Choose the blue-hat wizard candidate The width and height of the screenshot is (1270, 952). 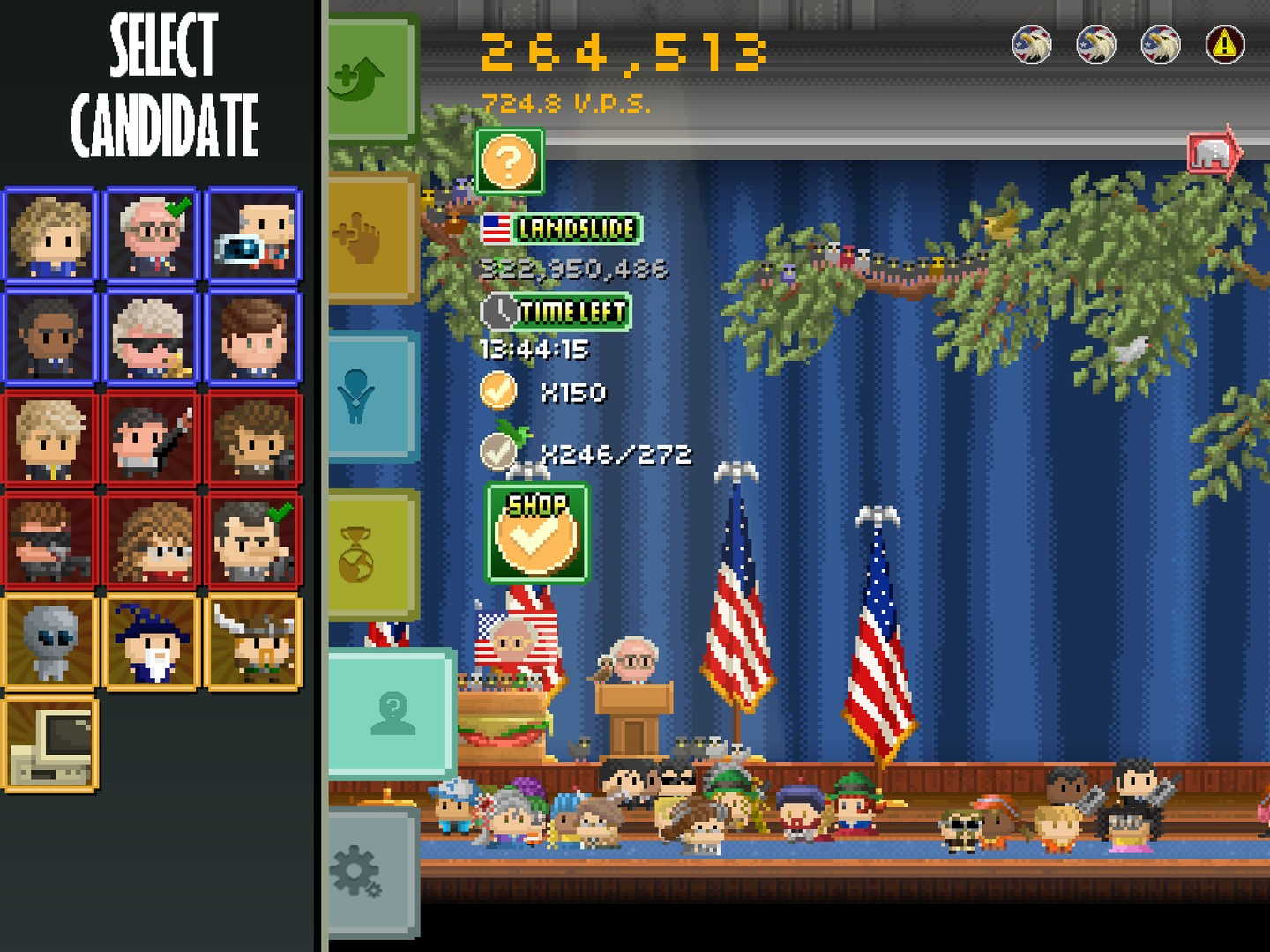pyautogui.click(x=152, y=643)
